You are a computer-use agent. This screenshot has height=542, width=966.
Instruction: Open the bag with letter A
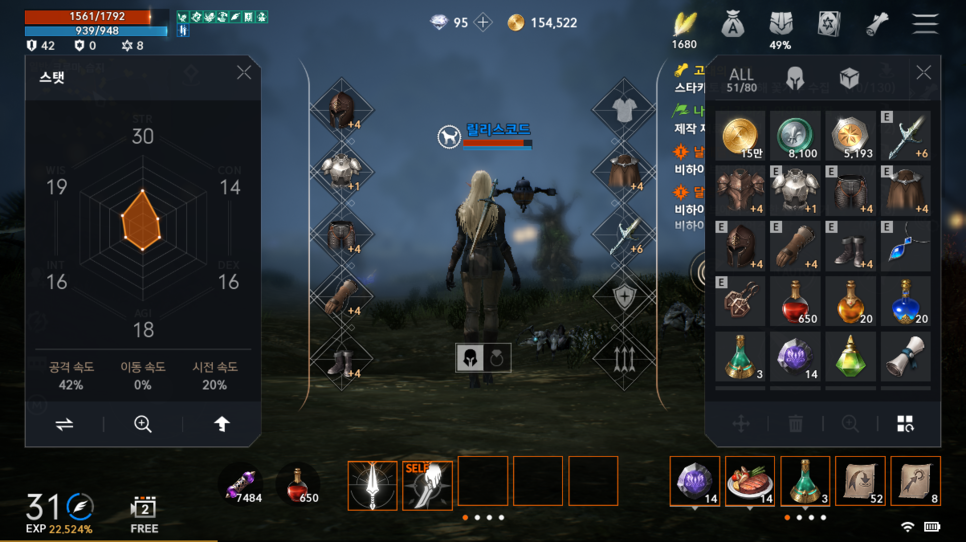point(733,25)
